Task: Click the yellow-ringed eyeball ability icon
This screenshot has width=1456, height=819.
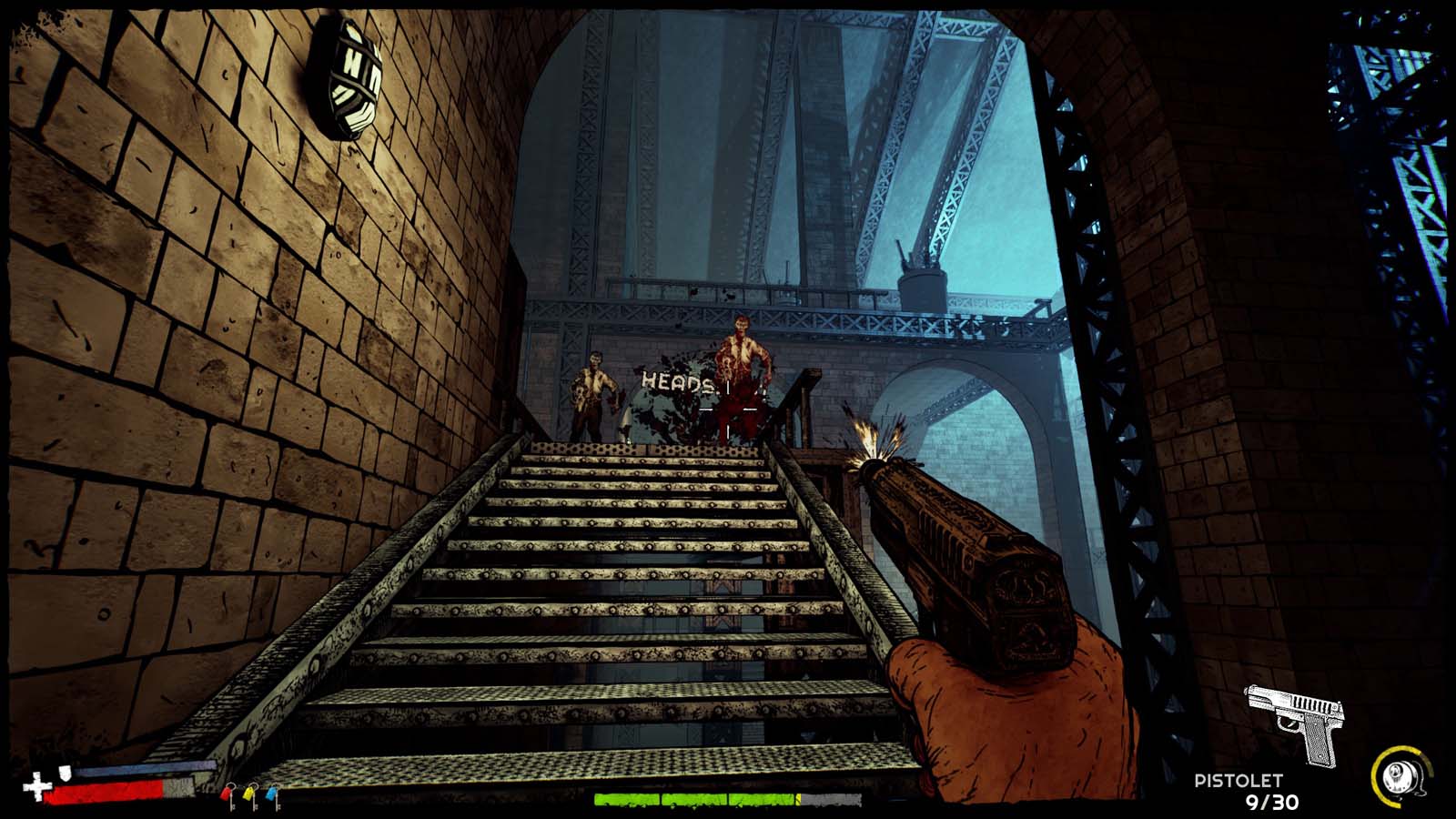Action: point(1399,776)
